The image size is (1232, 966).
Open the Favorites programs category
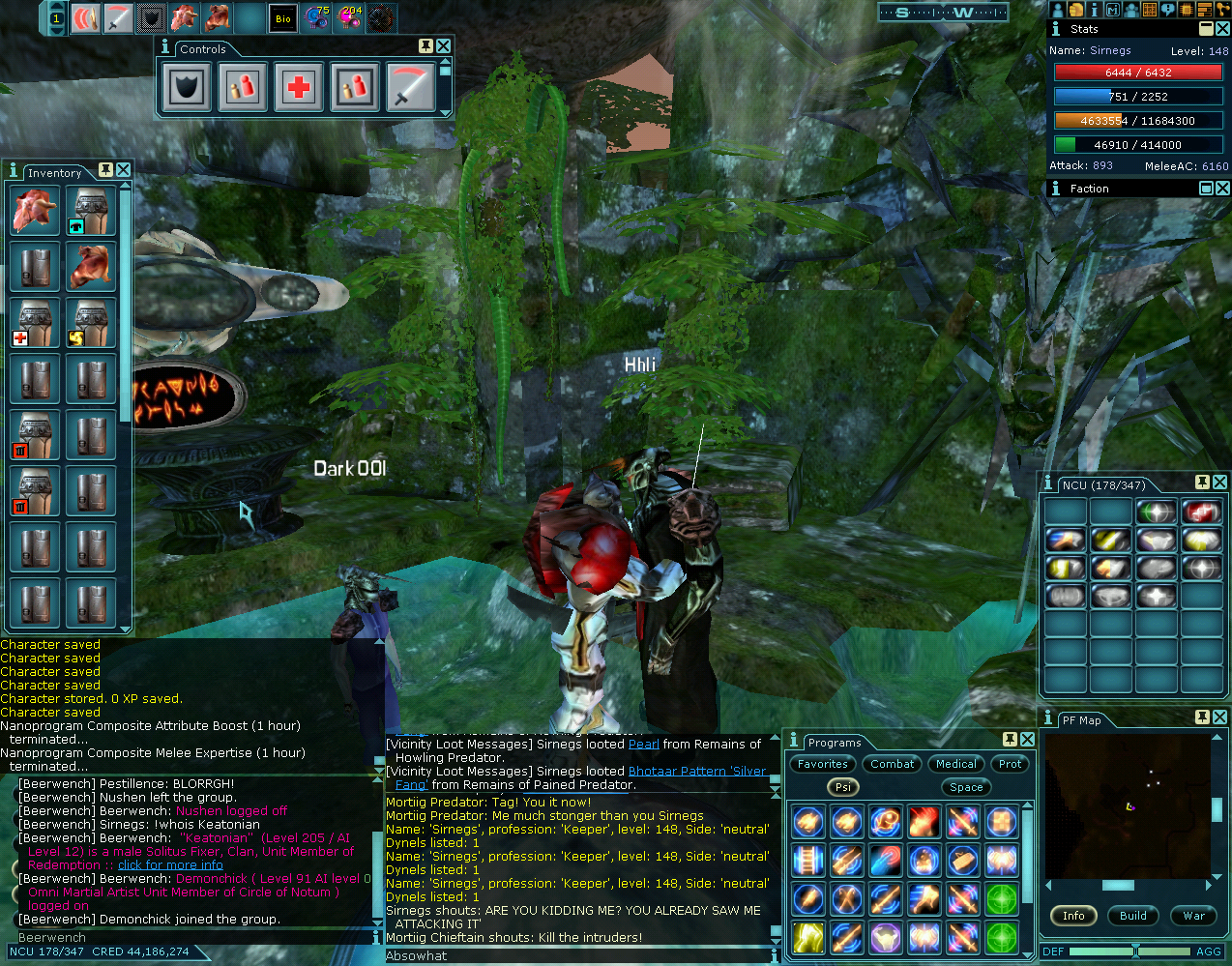point(823,764)
